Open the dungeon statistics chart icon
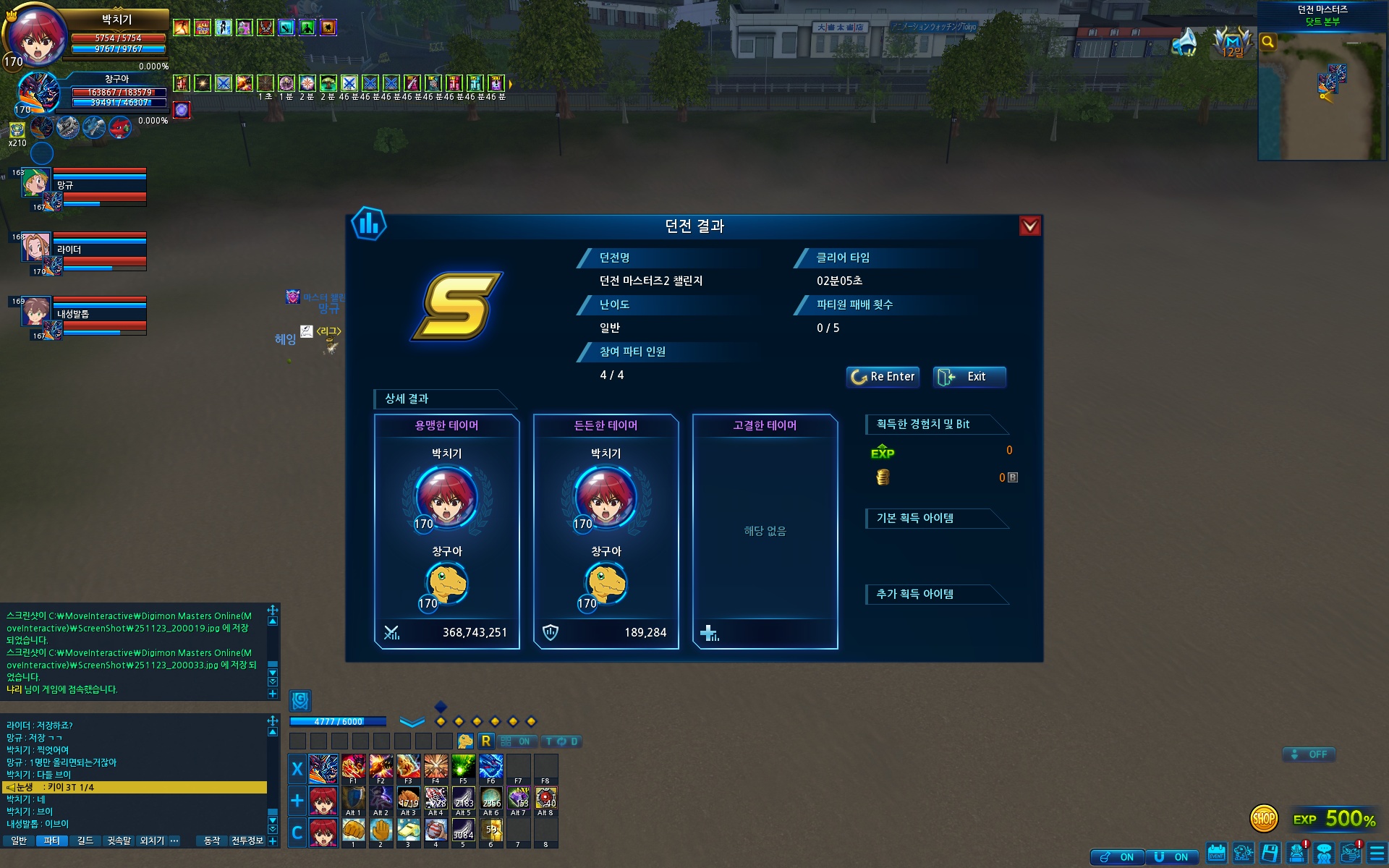This screenshot has width=1389, height=868. [369, 224]
